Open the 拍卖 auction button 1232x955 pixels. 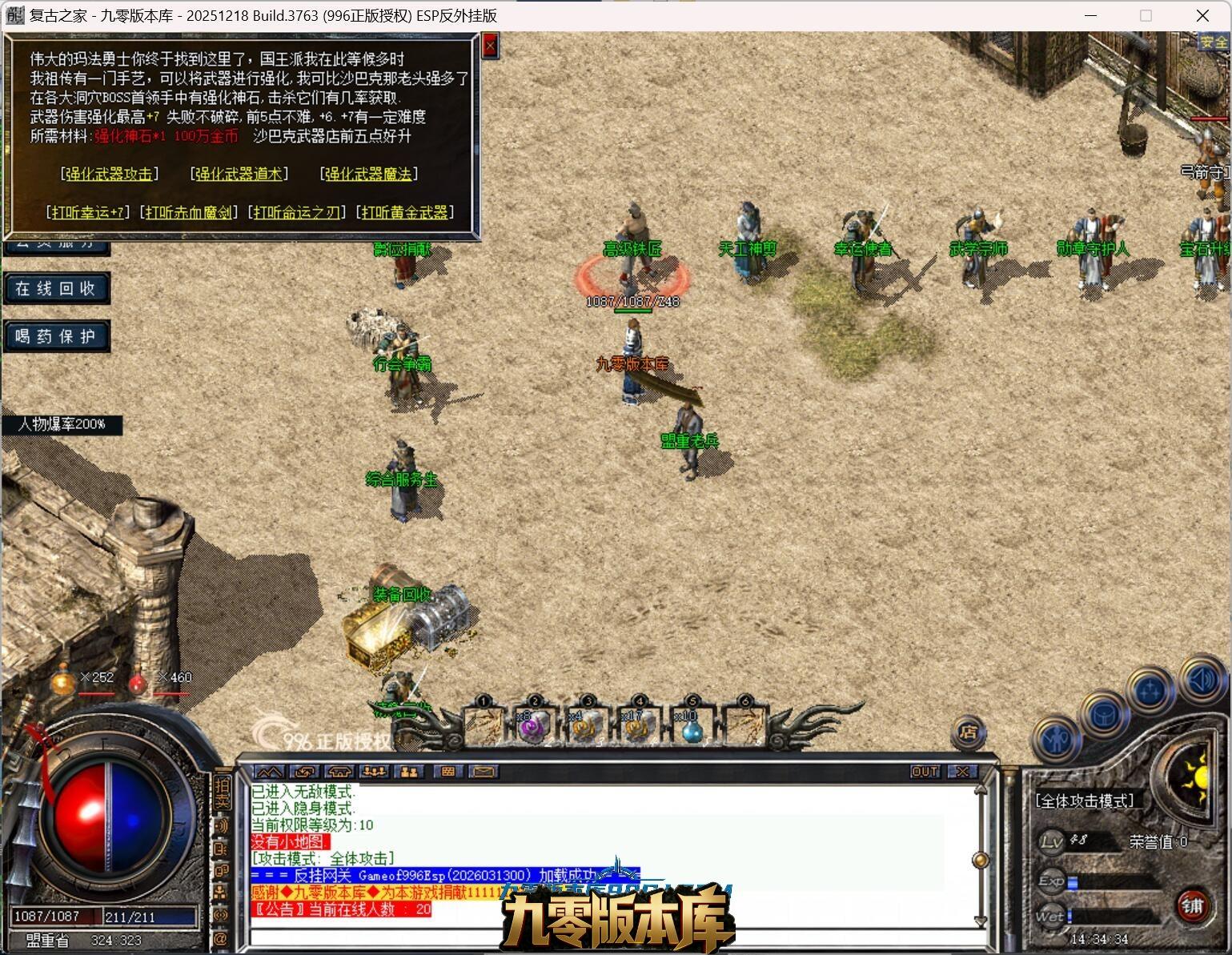click(x=222, y=792)
